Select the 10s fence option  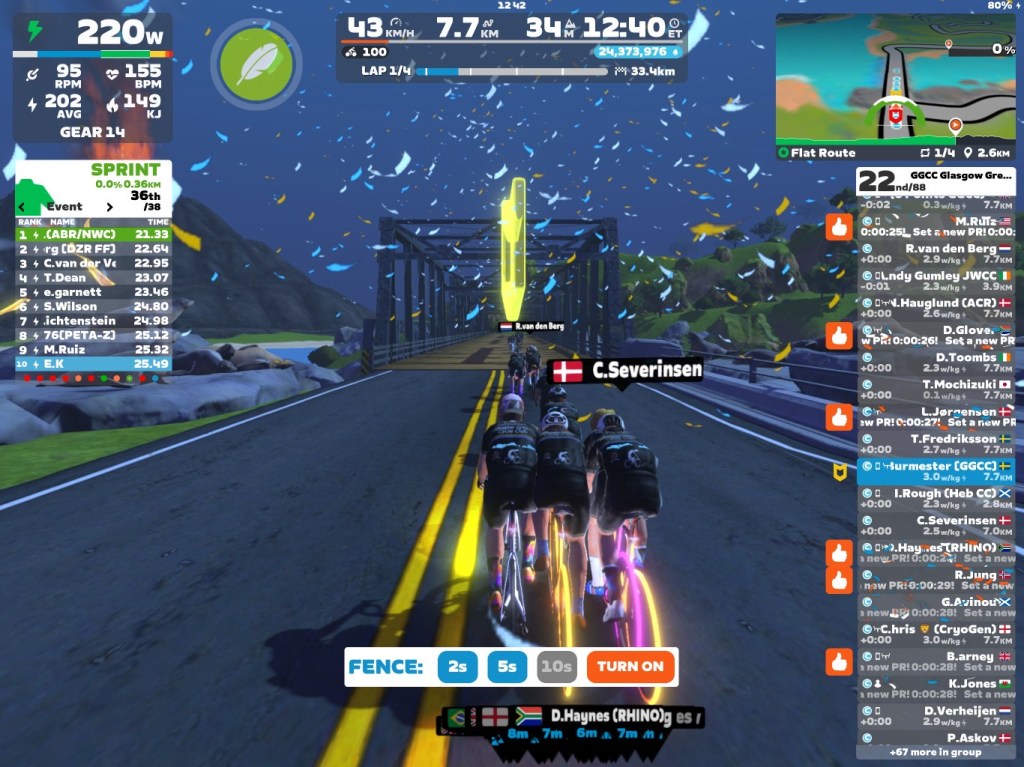[x=556, y=666]
